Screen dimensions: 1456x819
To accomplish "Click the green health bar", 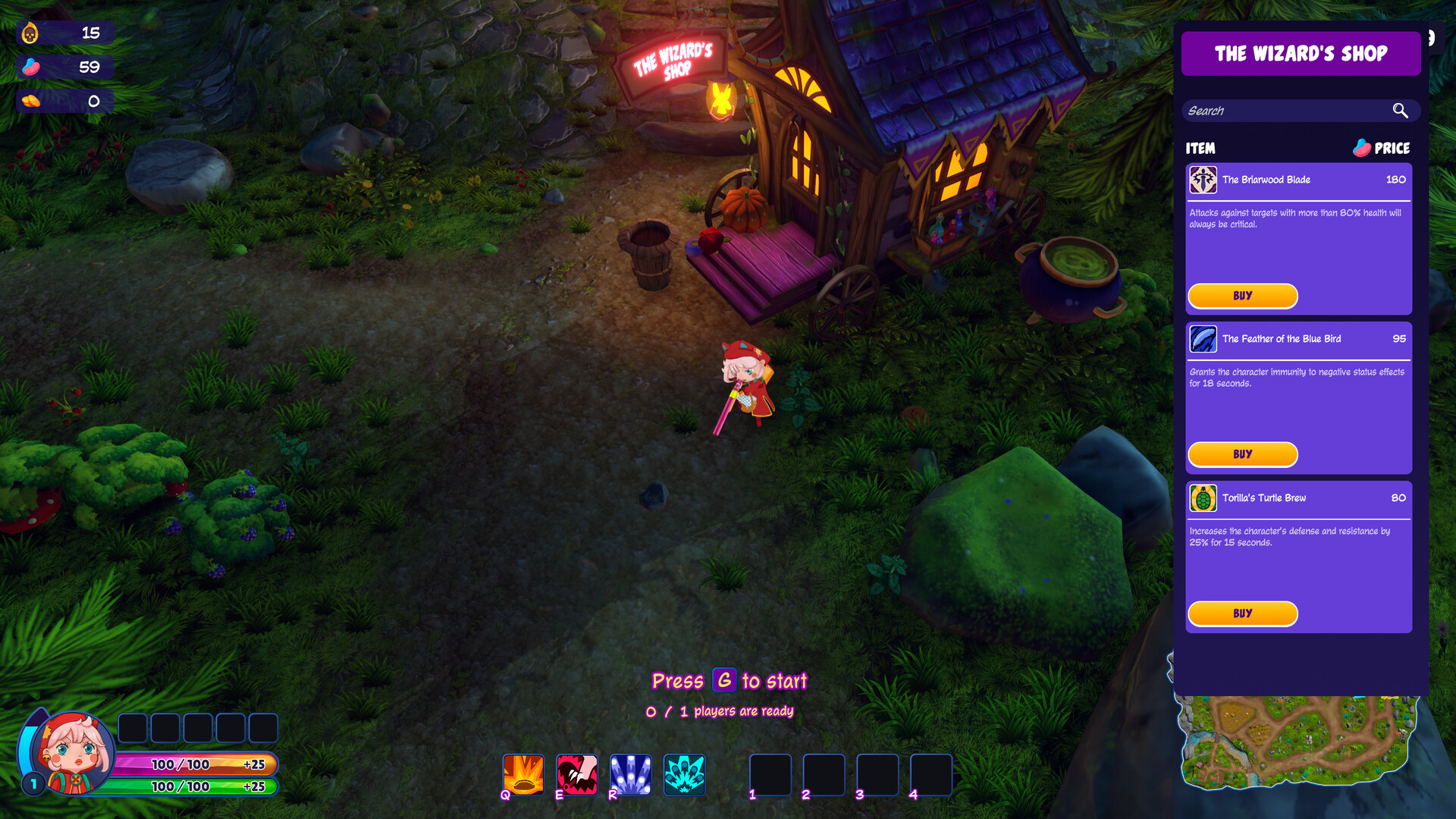I will click(x=191, y=787).
